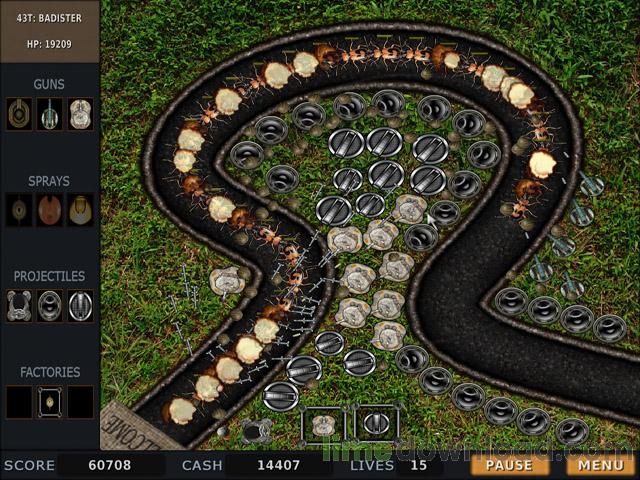
Task: Pick the third gun tower icon
Action: (80, 113)
